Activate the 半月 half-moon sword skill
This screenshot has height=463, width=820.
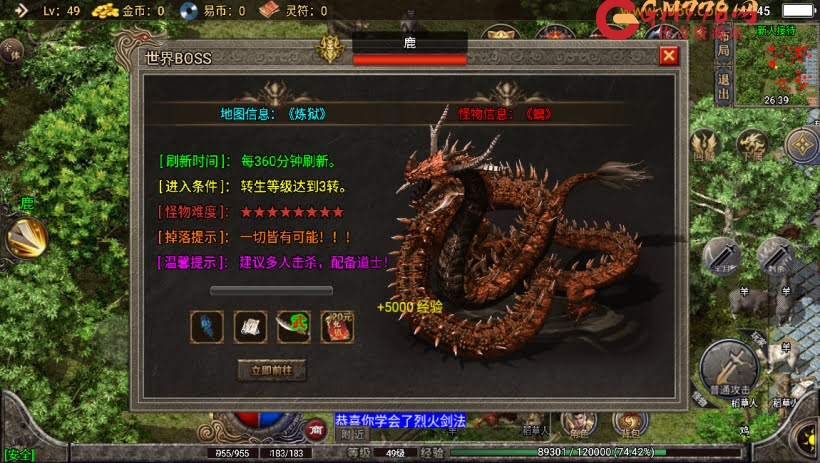click(x=721, y=257)
